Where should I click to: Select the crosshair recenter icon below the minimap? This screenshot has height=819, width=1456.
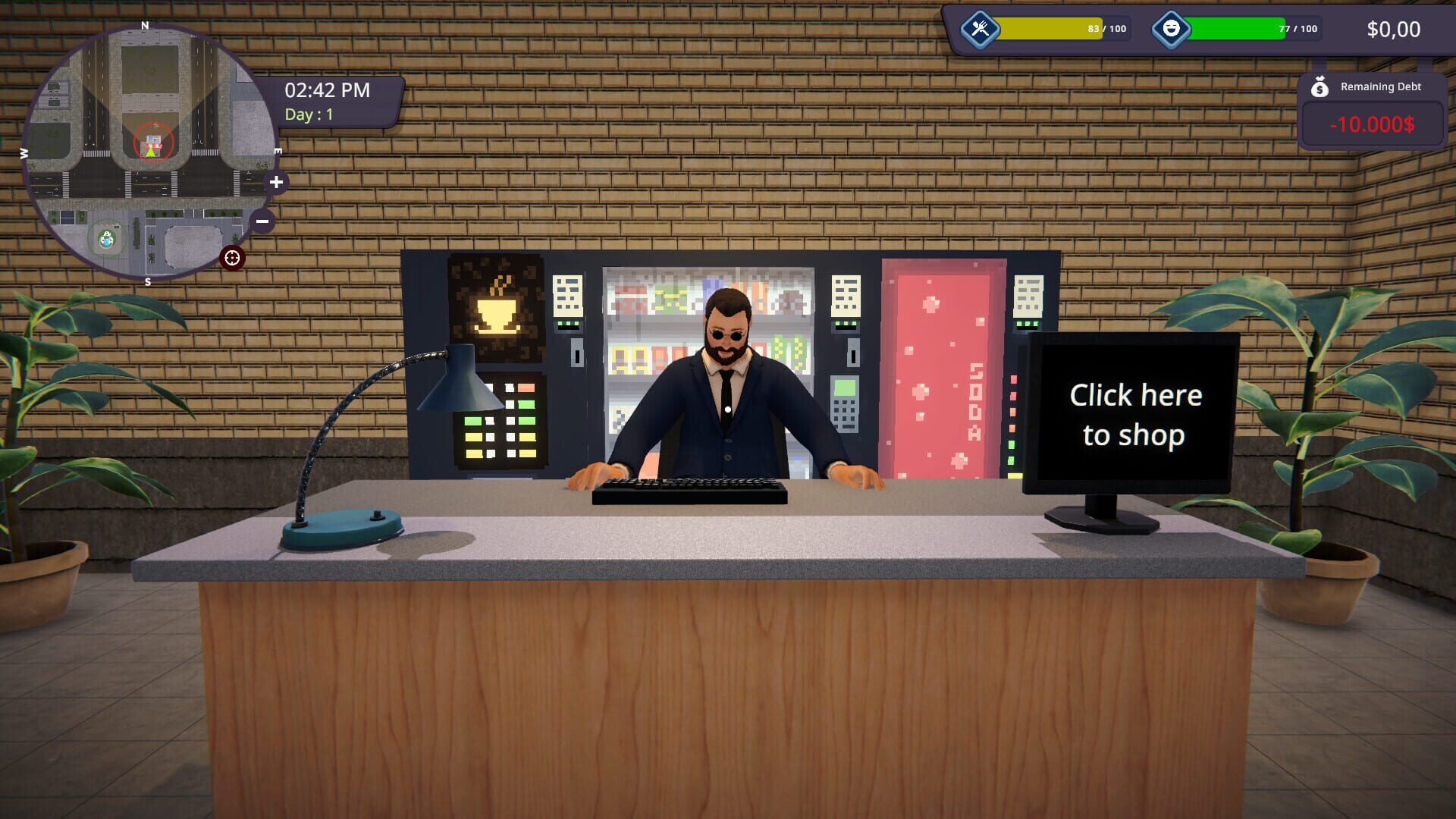click(x=232, y=258)
